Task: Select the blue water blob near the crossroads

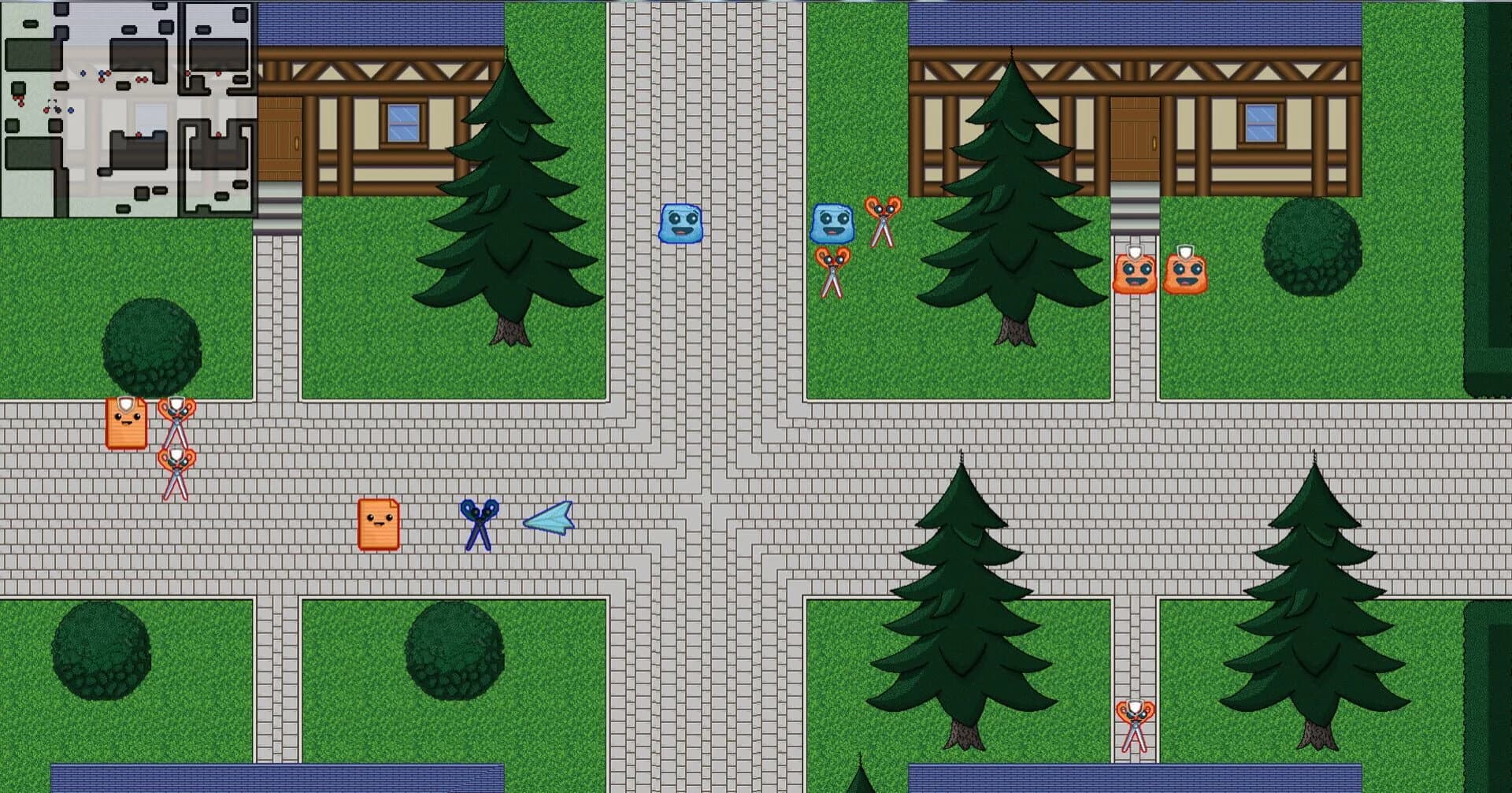Action: [x=682, y=223]
